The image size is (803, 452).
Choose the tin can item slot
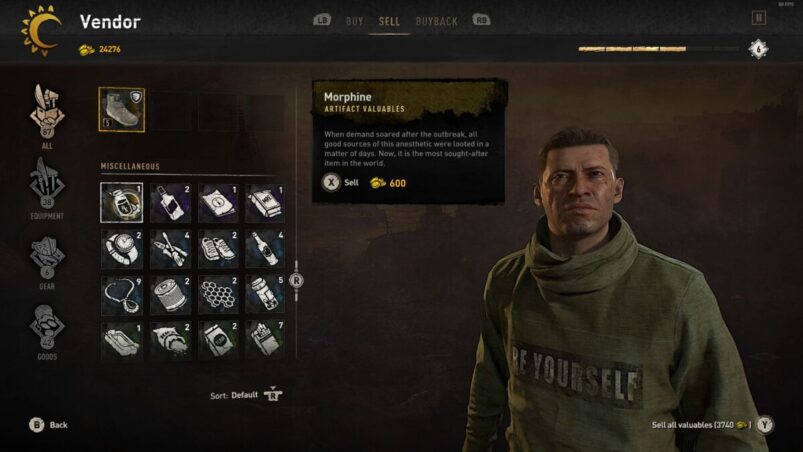point(169,294)
